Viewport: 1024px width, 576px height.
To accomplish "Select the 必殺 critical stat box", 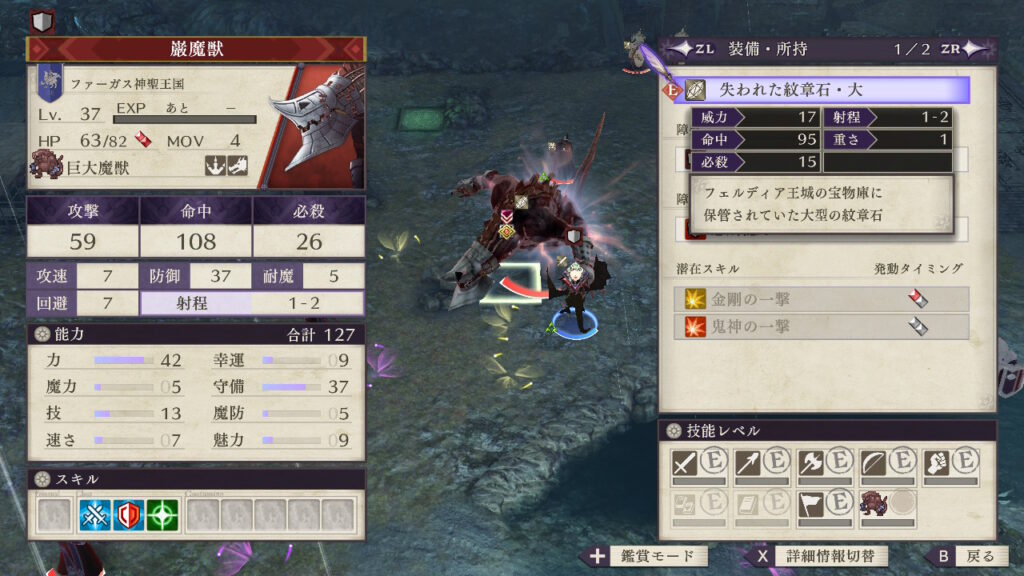I will click(309, 228).
